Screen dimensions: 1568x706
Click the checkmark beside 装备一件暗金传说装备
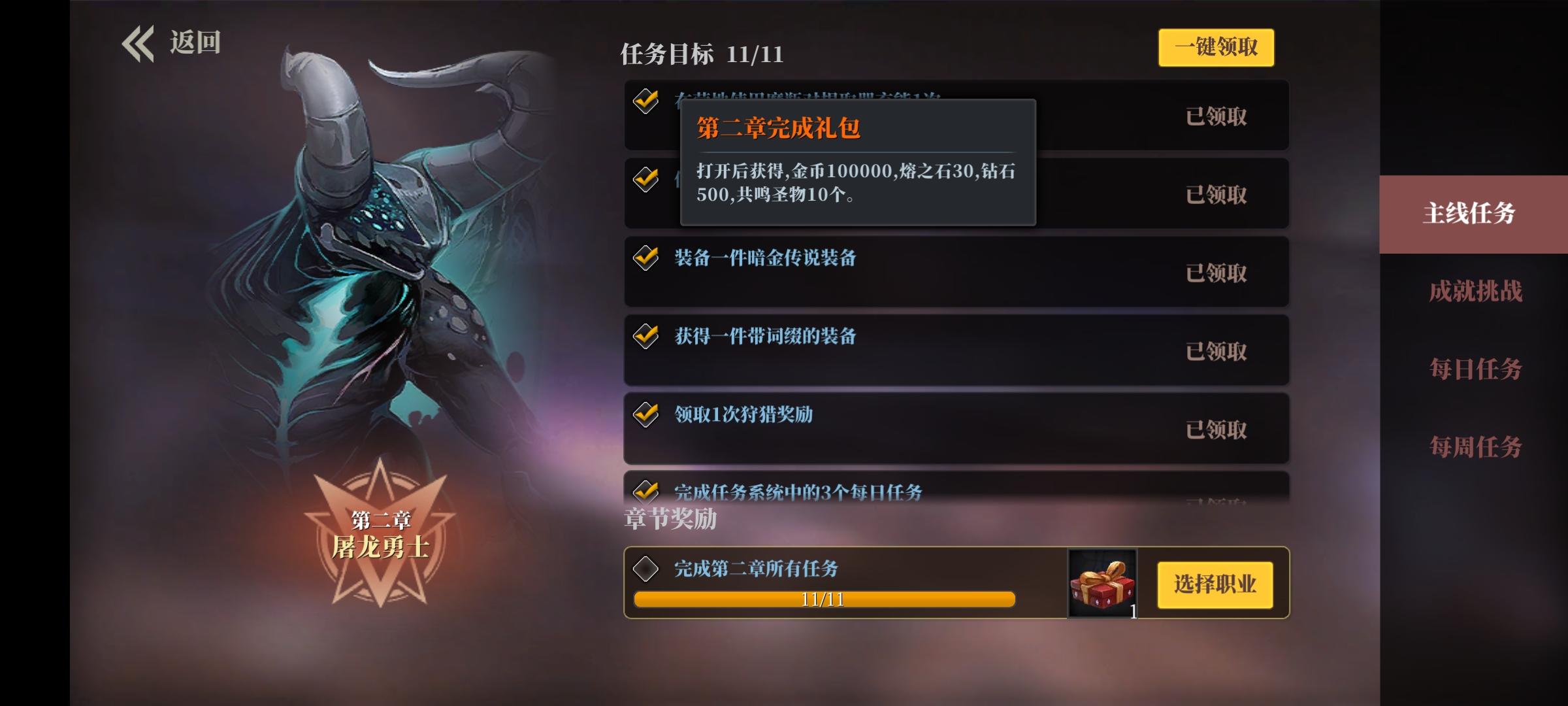point(645,258)
